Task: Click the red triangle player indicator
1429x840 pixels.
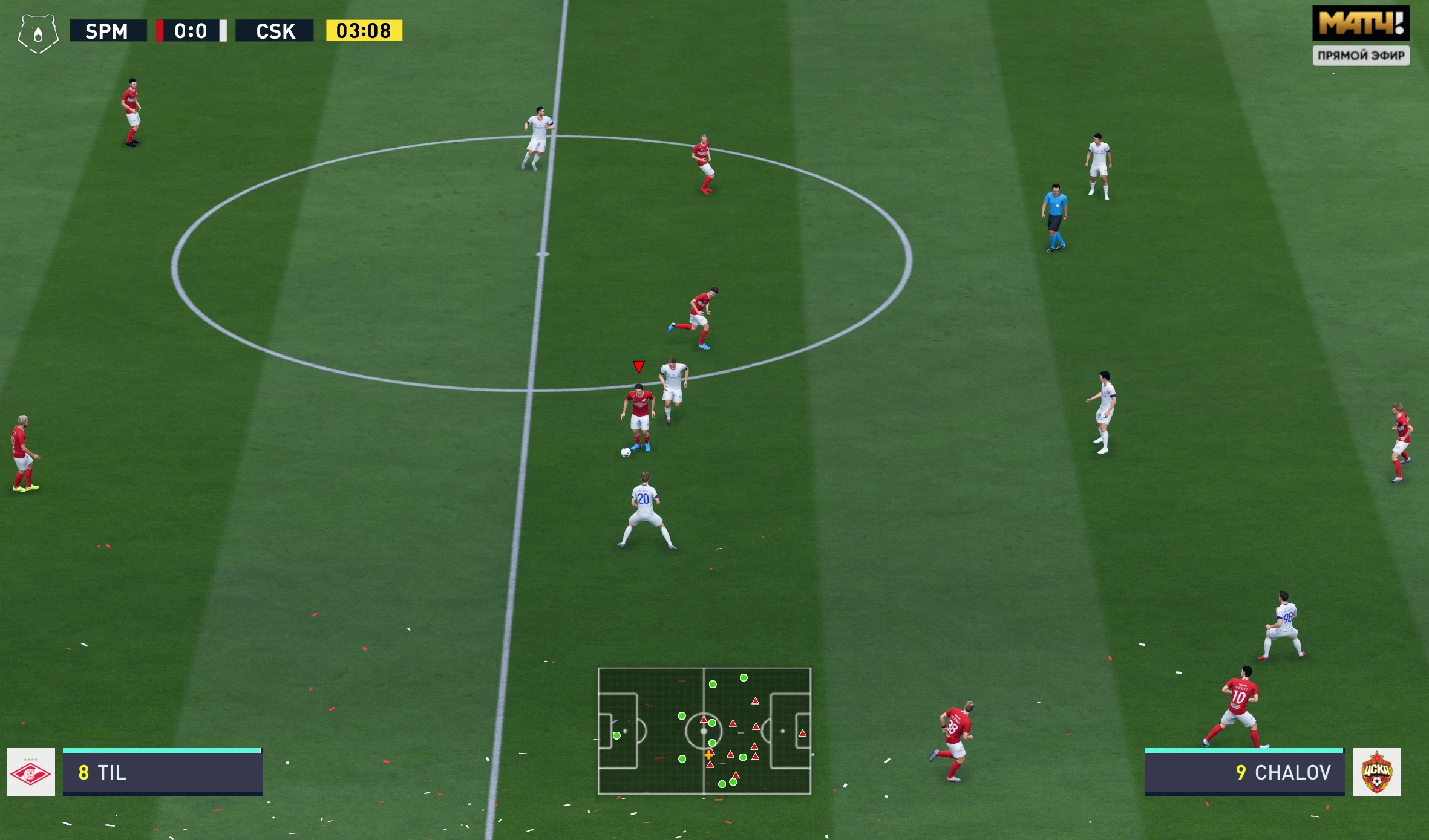Action: click(639, 366)
